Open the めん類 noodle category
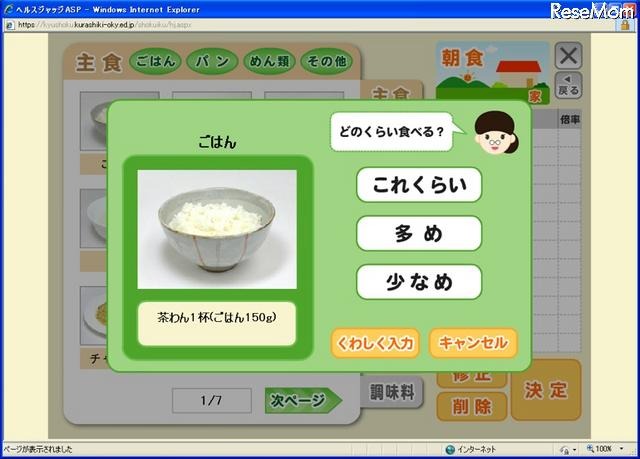Image resolution: width=640 pixels, height=459 pixels. click(x=268, y=62)
